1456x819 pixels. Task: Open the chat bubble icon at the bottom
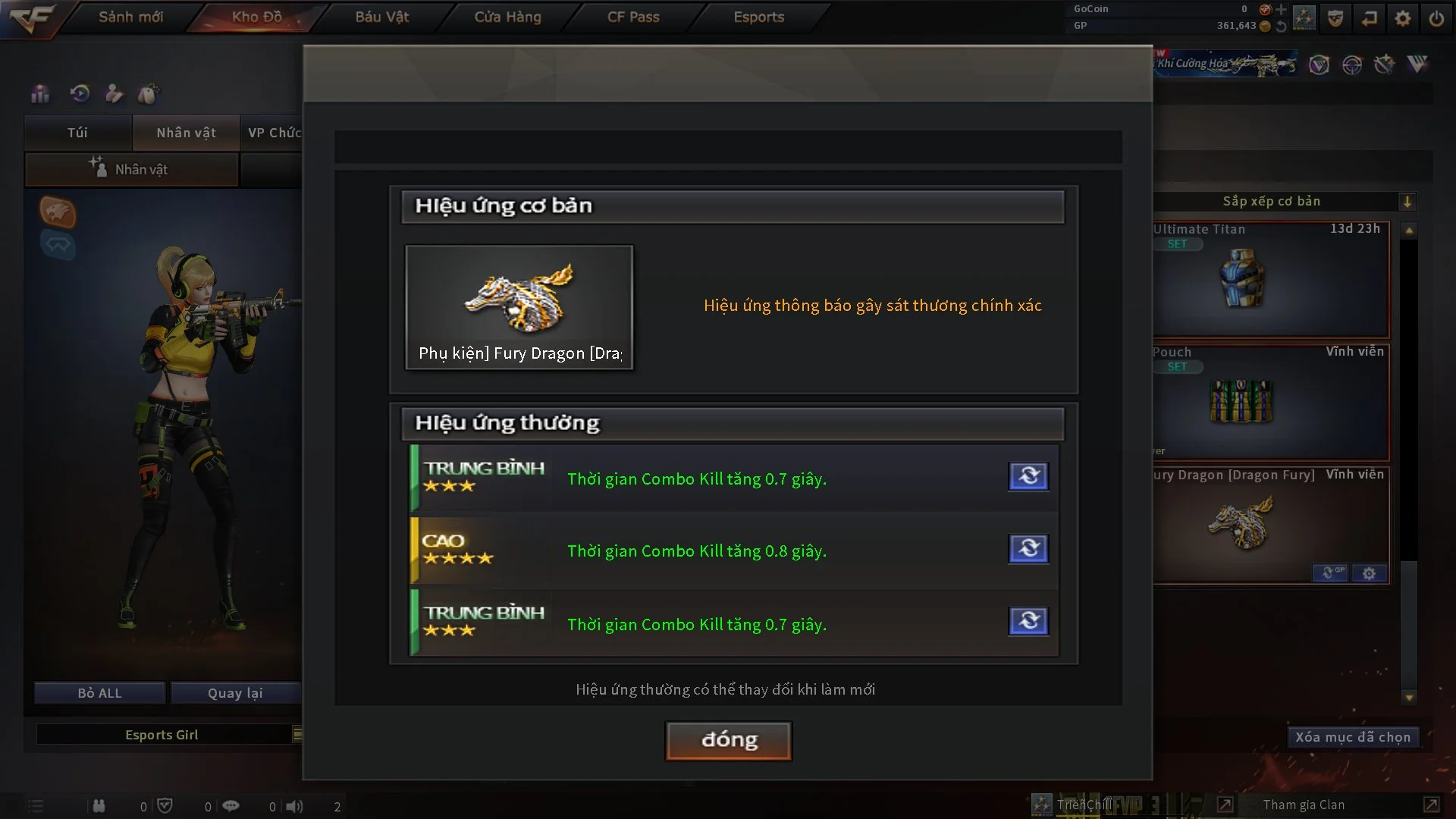231,805
